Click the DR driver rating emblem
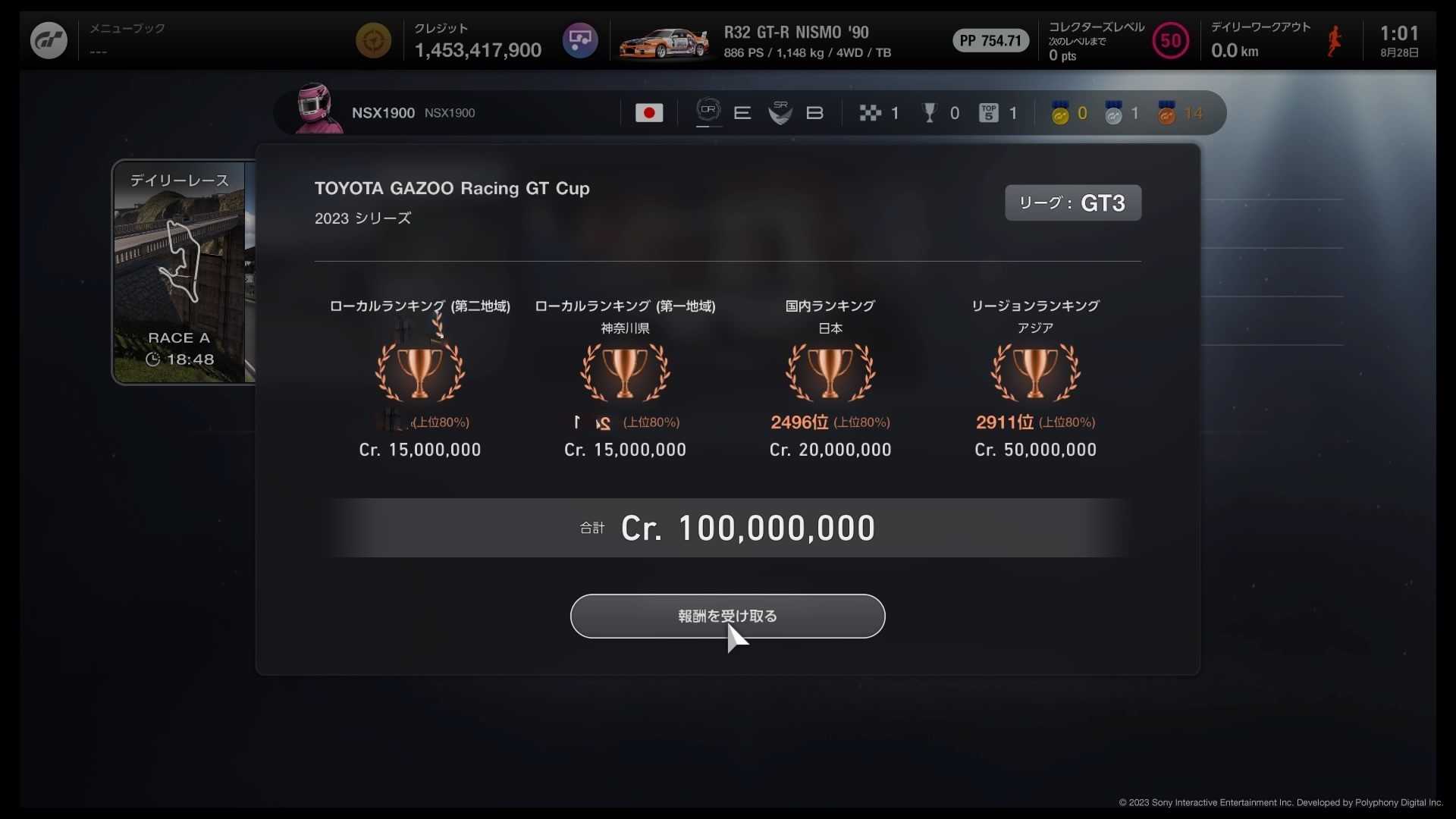Image resolution: width=1456 pixels, height=819 pixels. click(x=708, y=111)
